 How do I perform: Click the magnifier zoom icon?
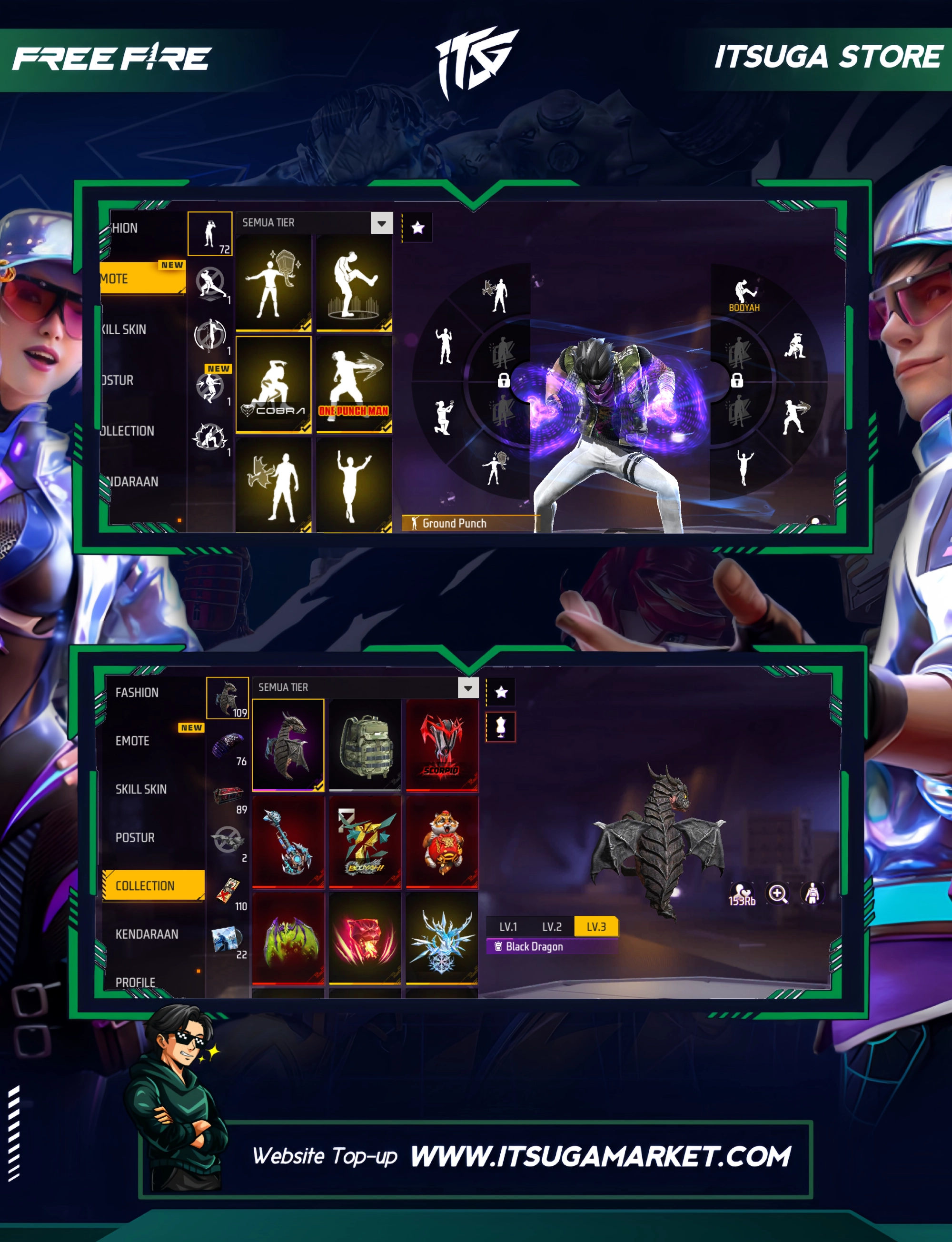pos(777,894)
